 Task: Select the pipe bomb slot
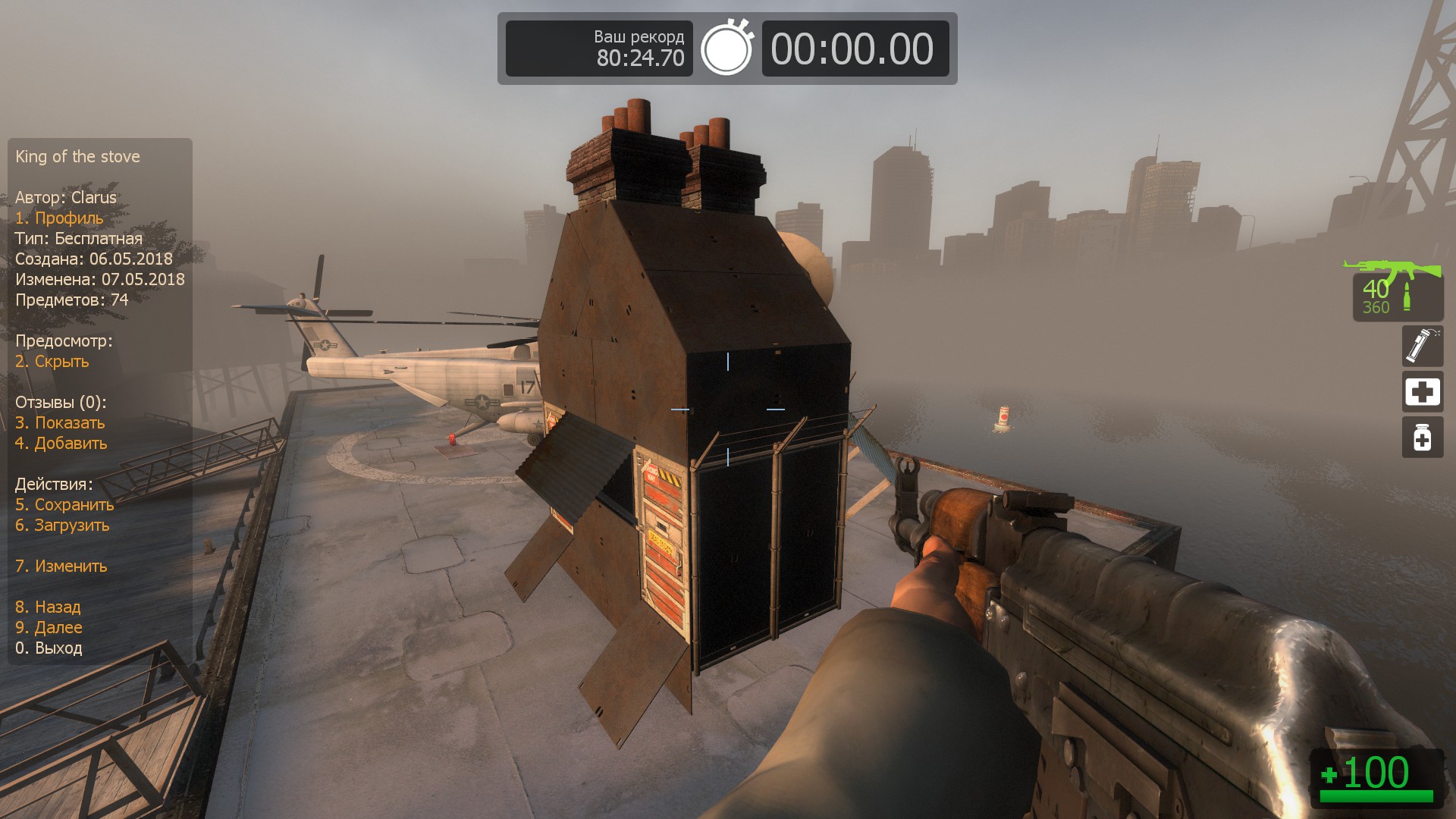click(x=1422, y=346)
